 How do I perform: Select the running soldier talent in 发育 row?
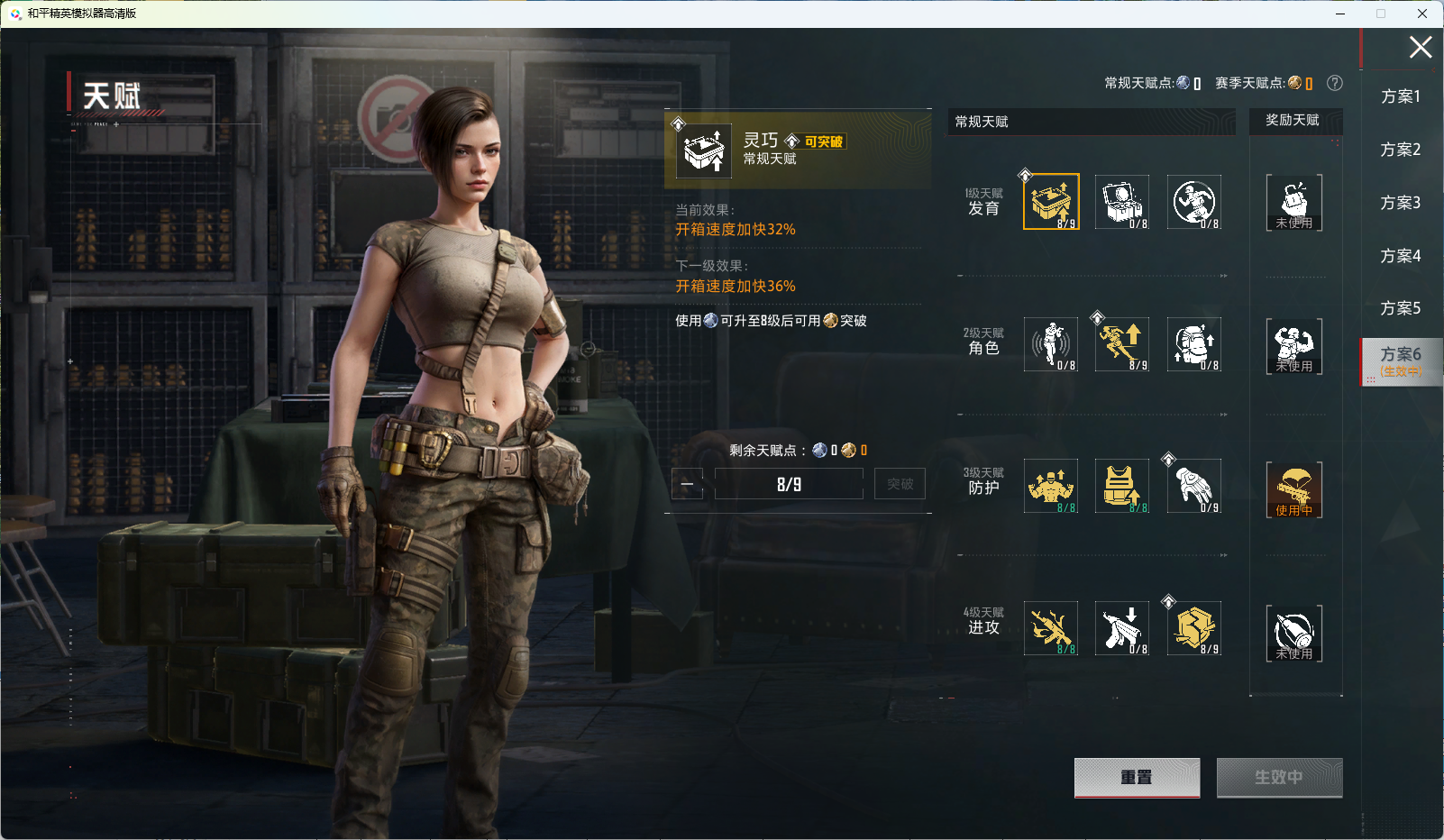click(x=1193, y=201)
